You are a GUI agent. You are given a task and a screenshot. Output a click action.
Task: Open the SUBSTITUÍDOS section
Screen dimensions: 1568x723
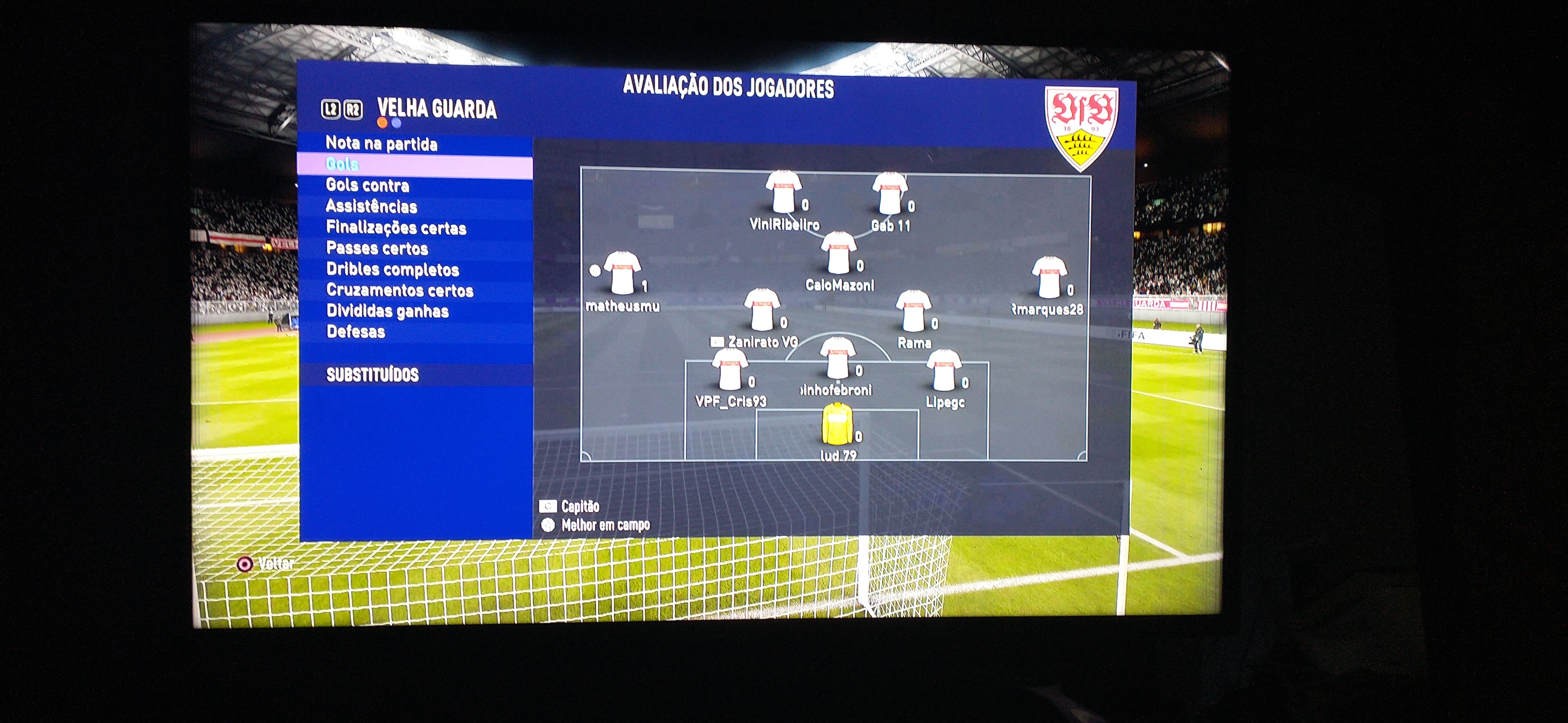(x=372, y=374)
